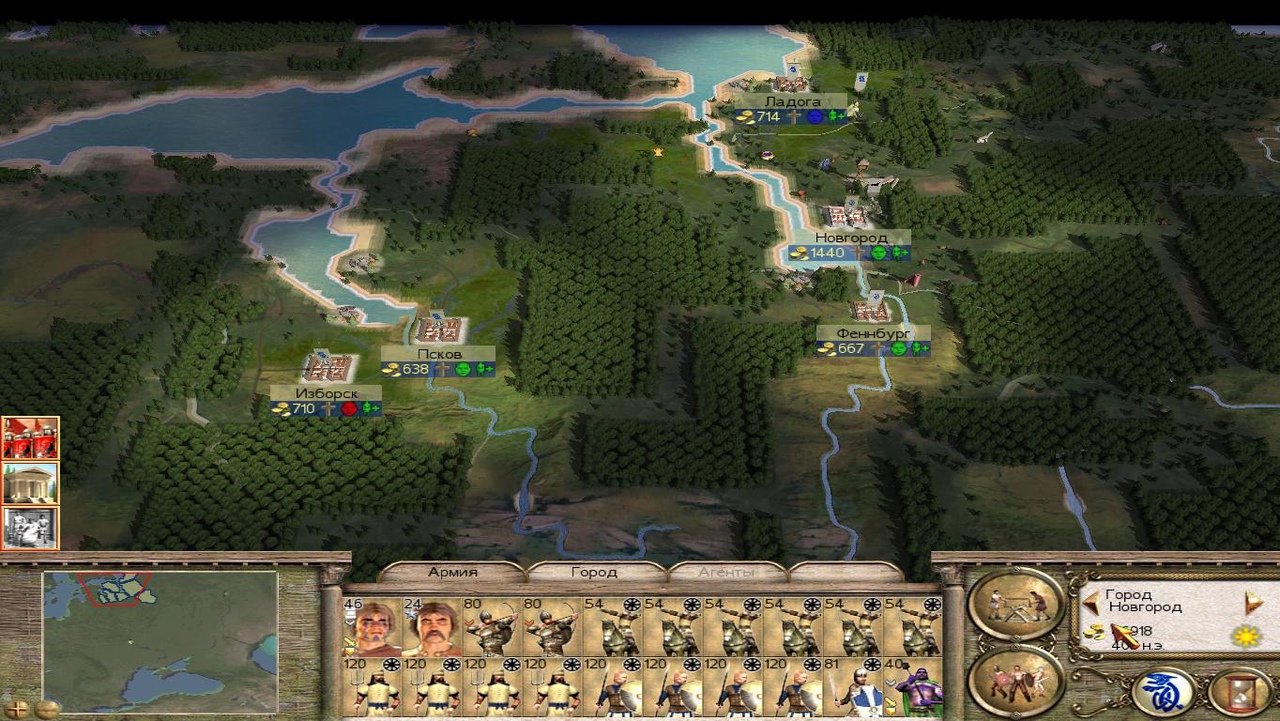Open the recruitment panel with the soldiers icon
This screenshot has height=721, width=1280.
click(1015, 682)
